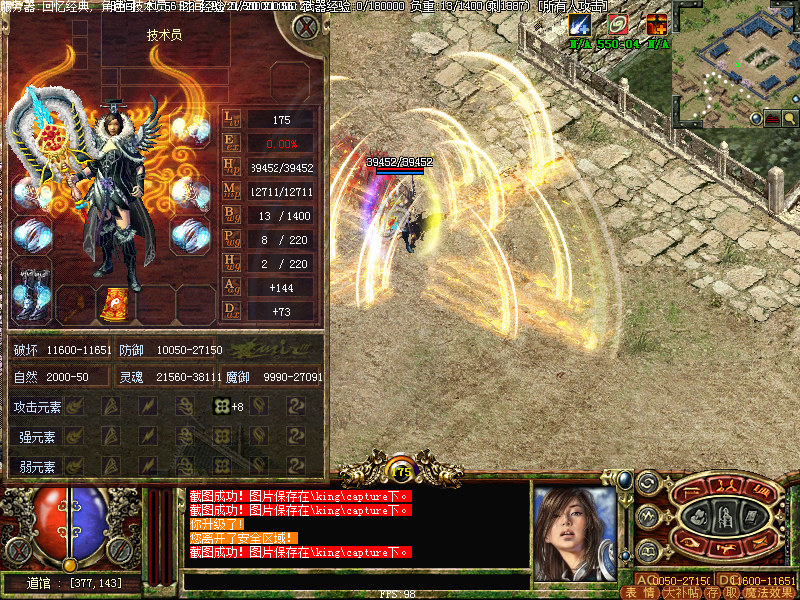Click the 大补帖 button
800x600 pixels.
(679, 592)
